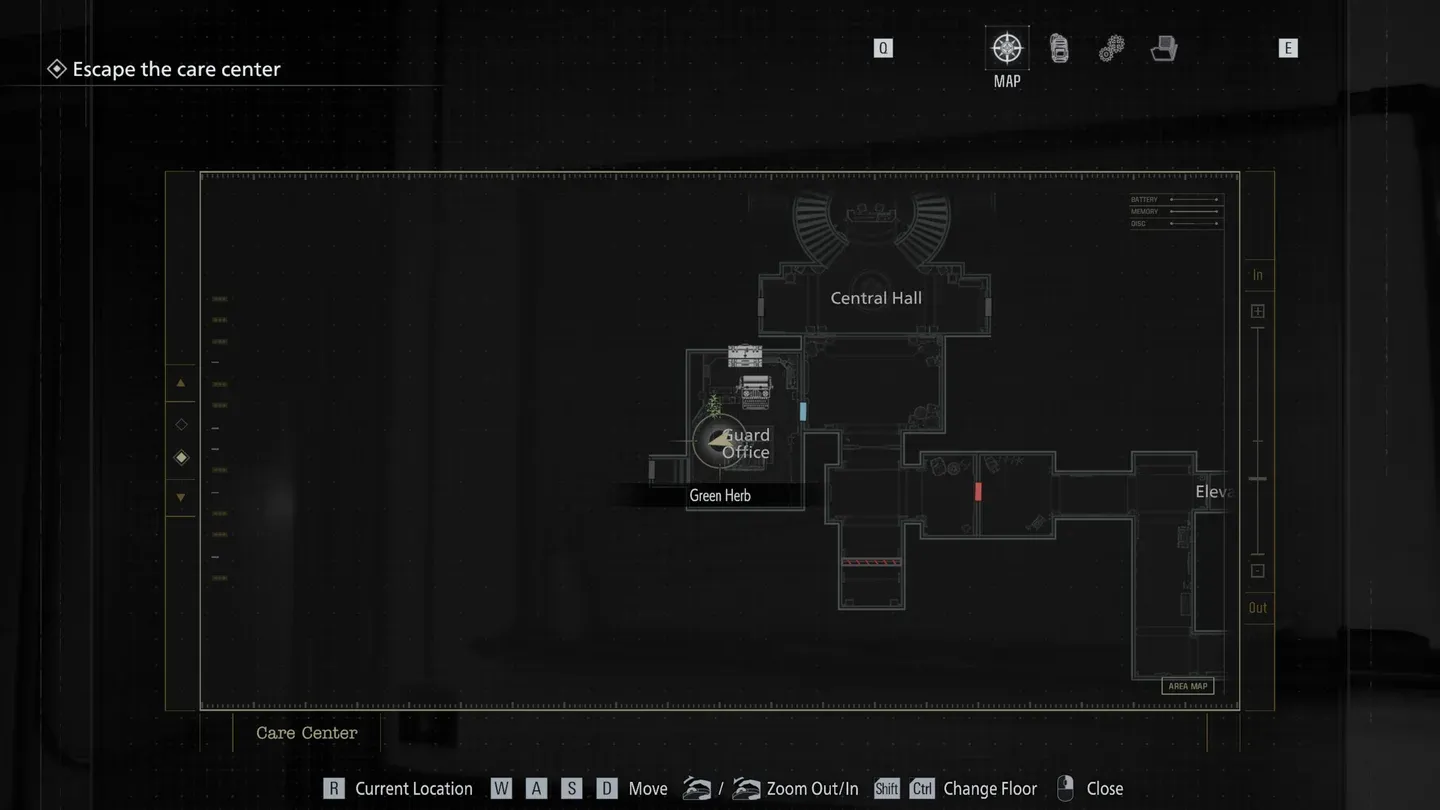Open the crafting gears icon

pos(1111,47)
